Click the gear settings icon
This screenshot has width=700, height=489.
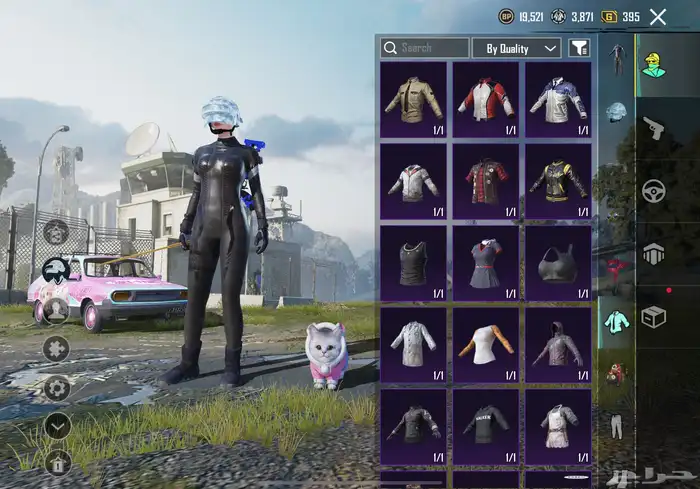point(57,387)
